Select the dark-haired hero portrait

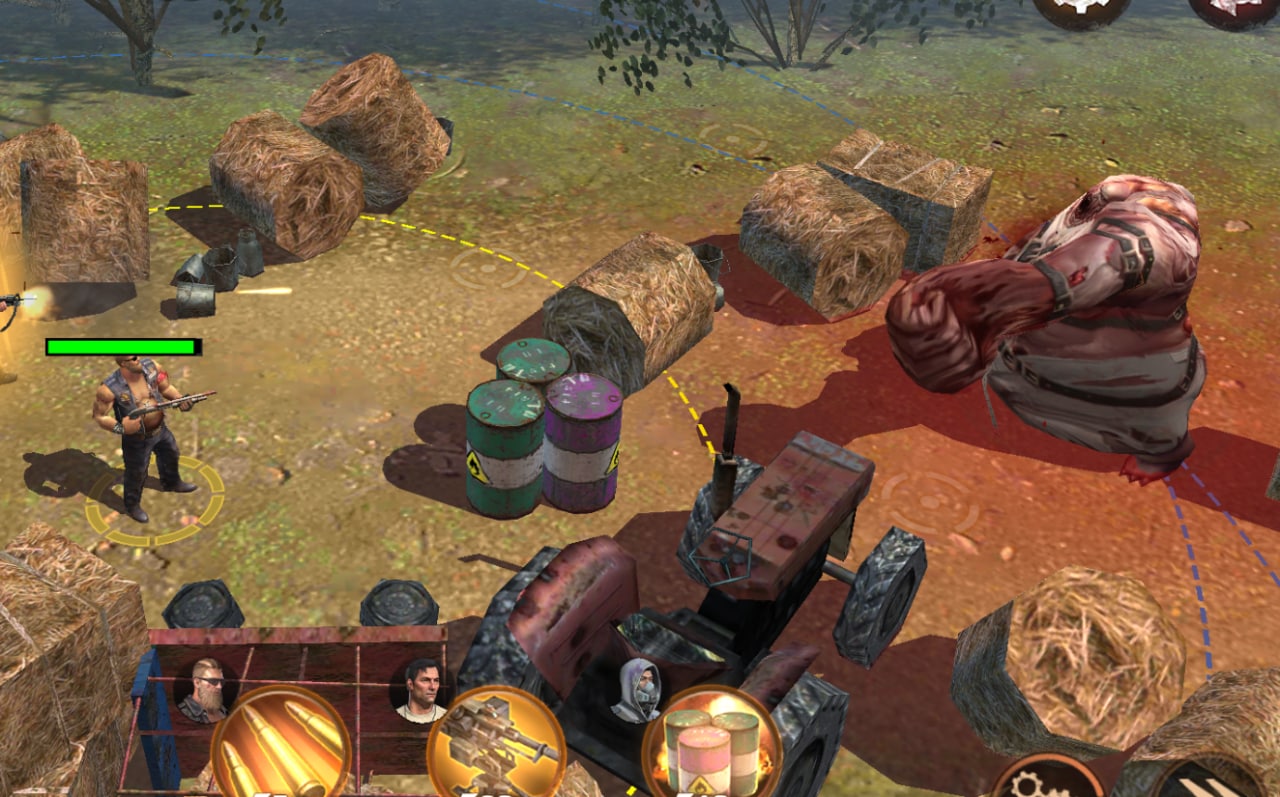pyautogui.click(x=420, y=690)
